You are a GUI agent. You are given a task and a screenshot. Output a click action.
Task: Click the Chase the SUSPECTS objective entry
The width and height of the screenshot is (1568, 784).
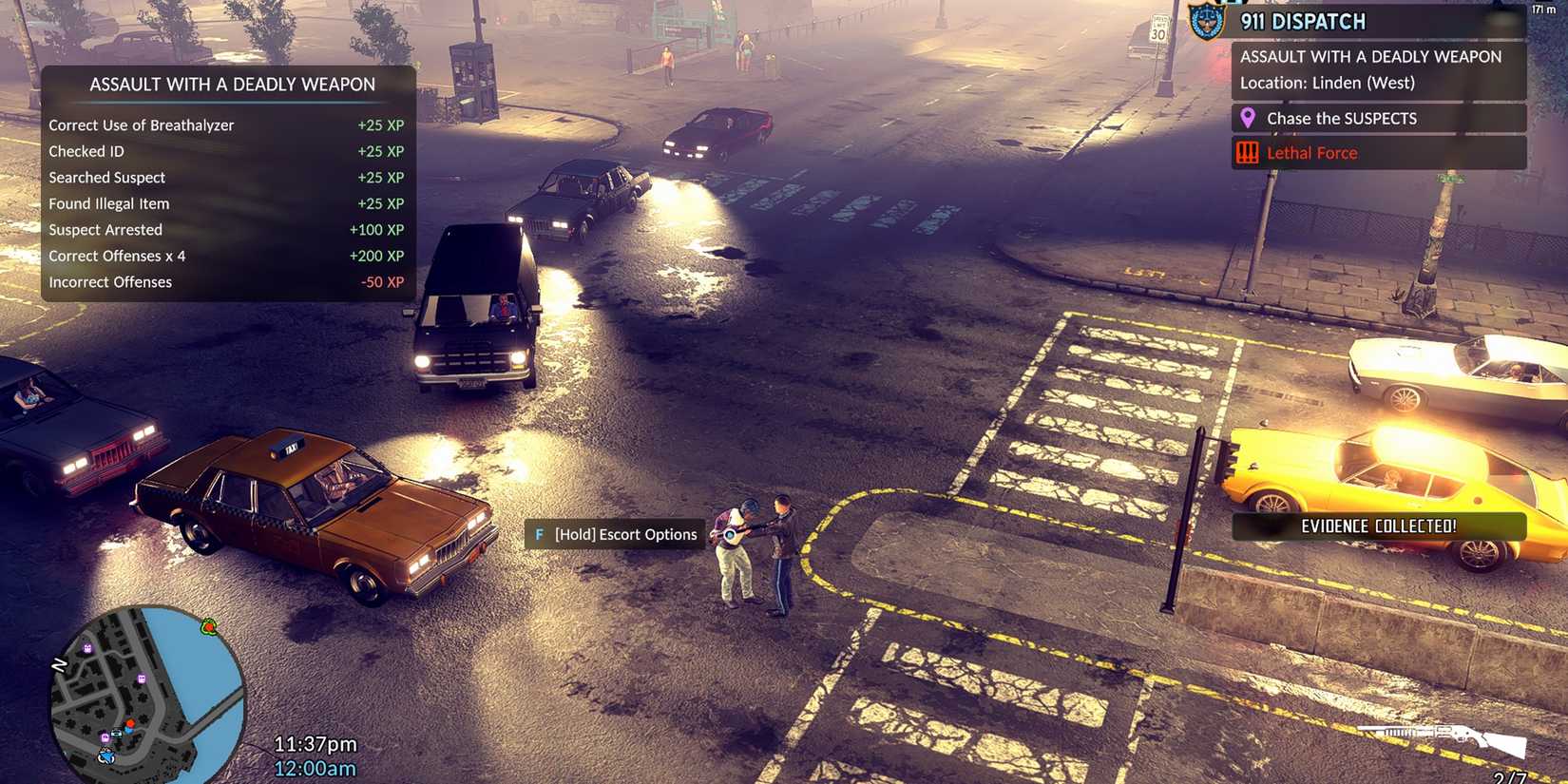click(x=1341, y=118)
